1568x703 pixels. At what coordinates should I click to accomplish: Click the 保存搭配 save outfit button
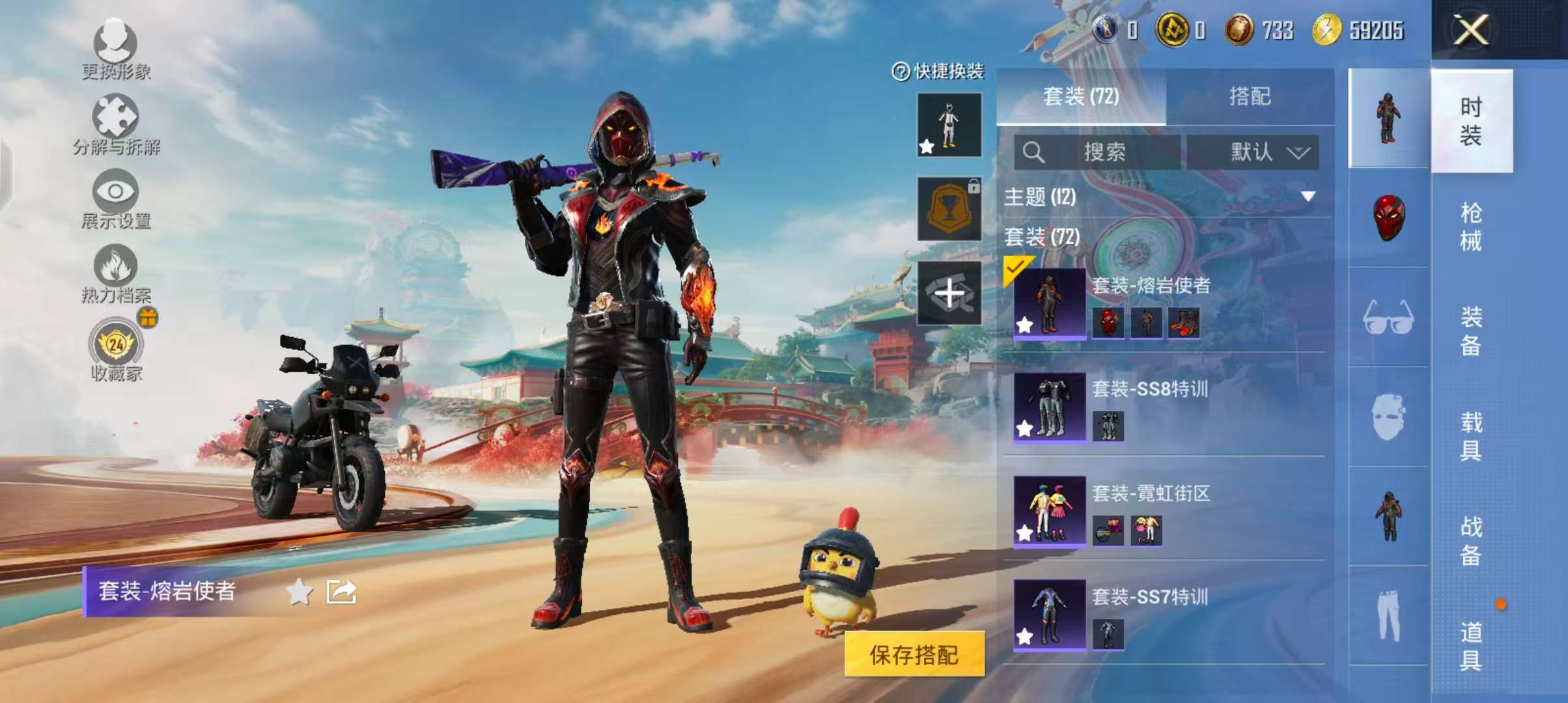[x=914, y=654]
